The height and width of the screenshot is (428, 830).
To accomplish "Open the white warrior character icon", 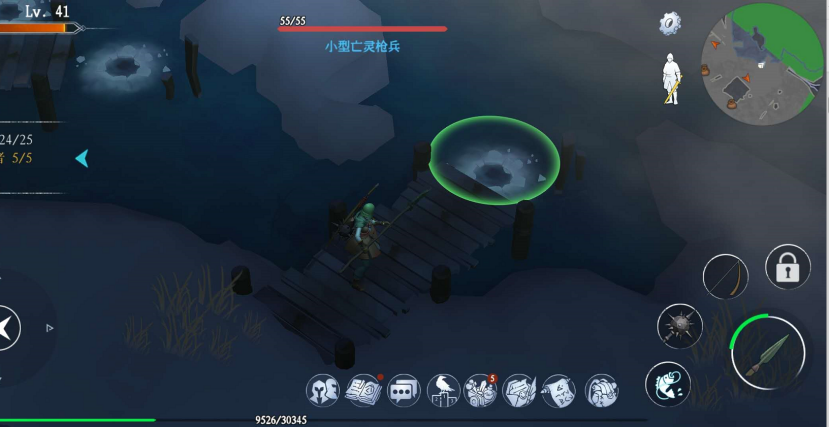I will [671, 78].
